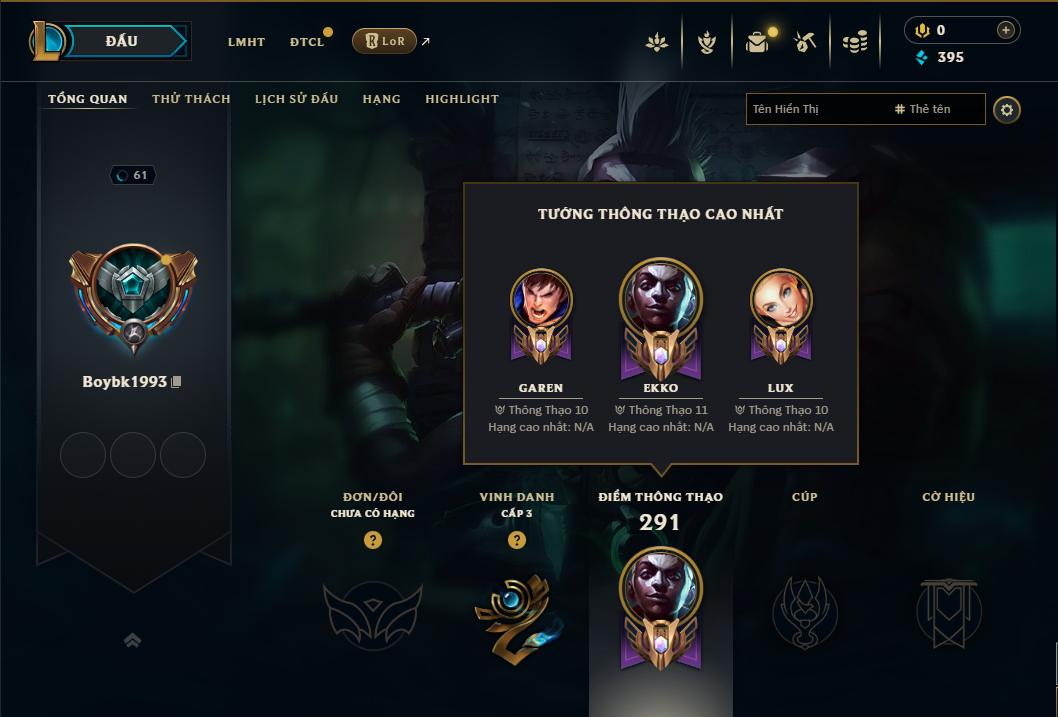Open the LMHT section
The image size is (1058, 717).
point(246,42)
